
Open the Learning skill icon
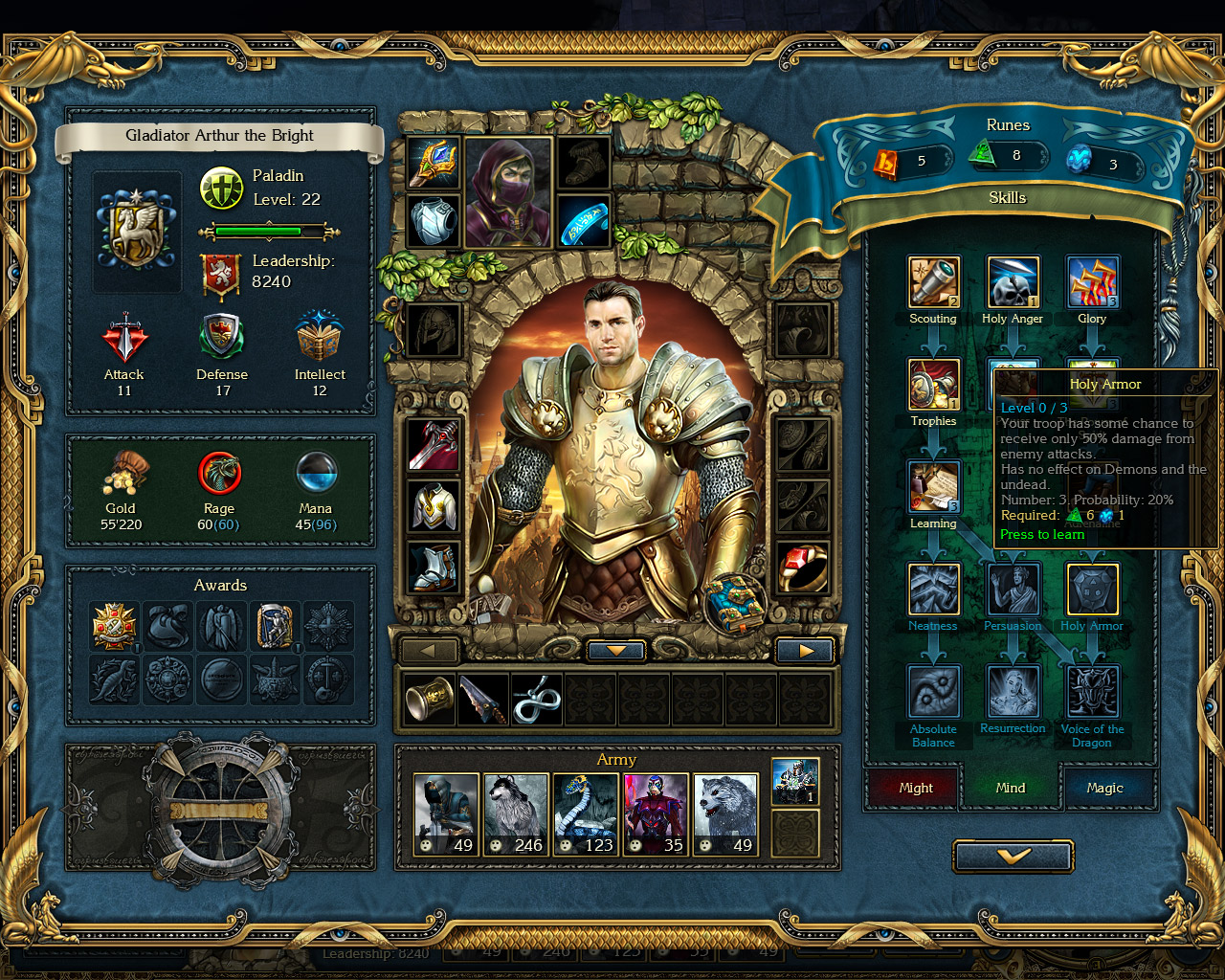[933, 485]
